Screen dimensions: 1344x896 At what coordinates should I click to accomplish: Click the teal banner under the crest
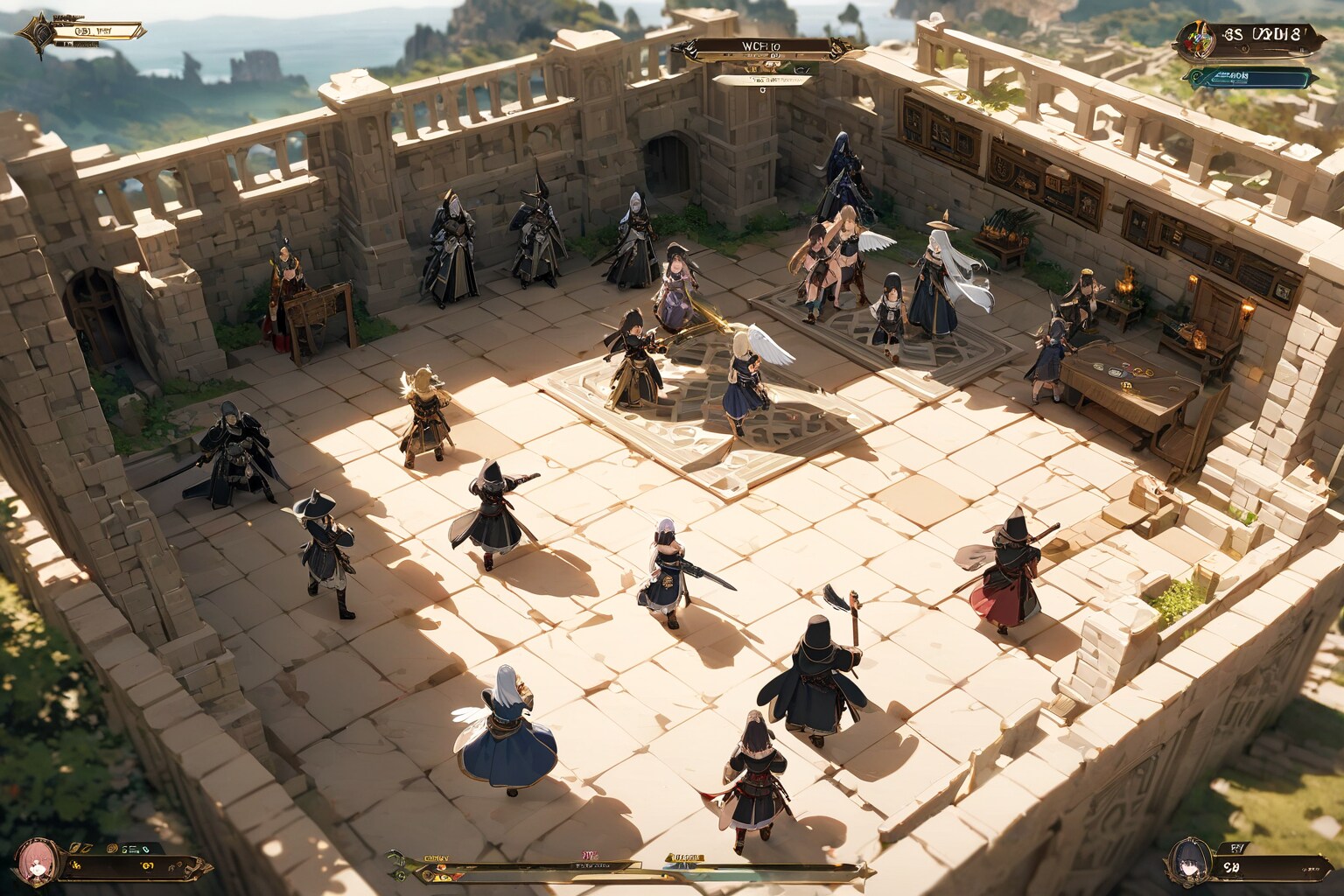pyautogui.click(x=1251, y=76)
